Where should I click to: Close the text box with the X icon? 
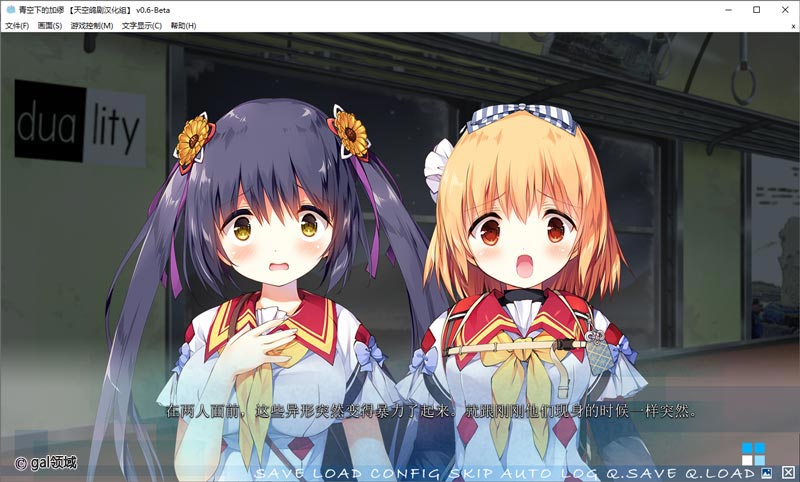(788, 472)
